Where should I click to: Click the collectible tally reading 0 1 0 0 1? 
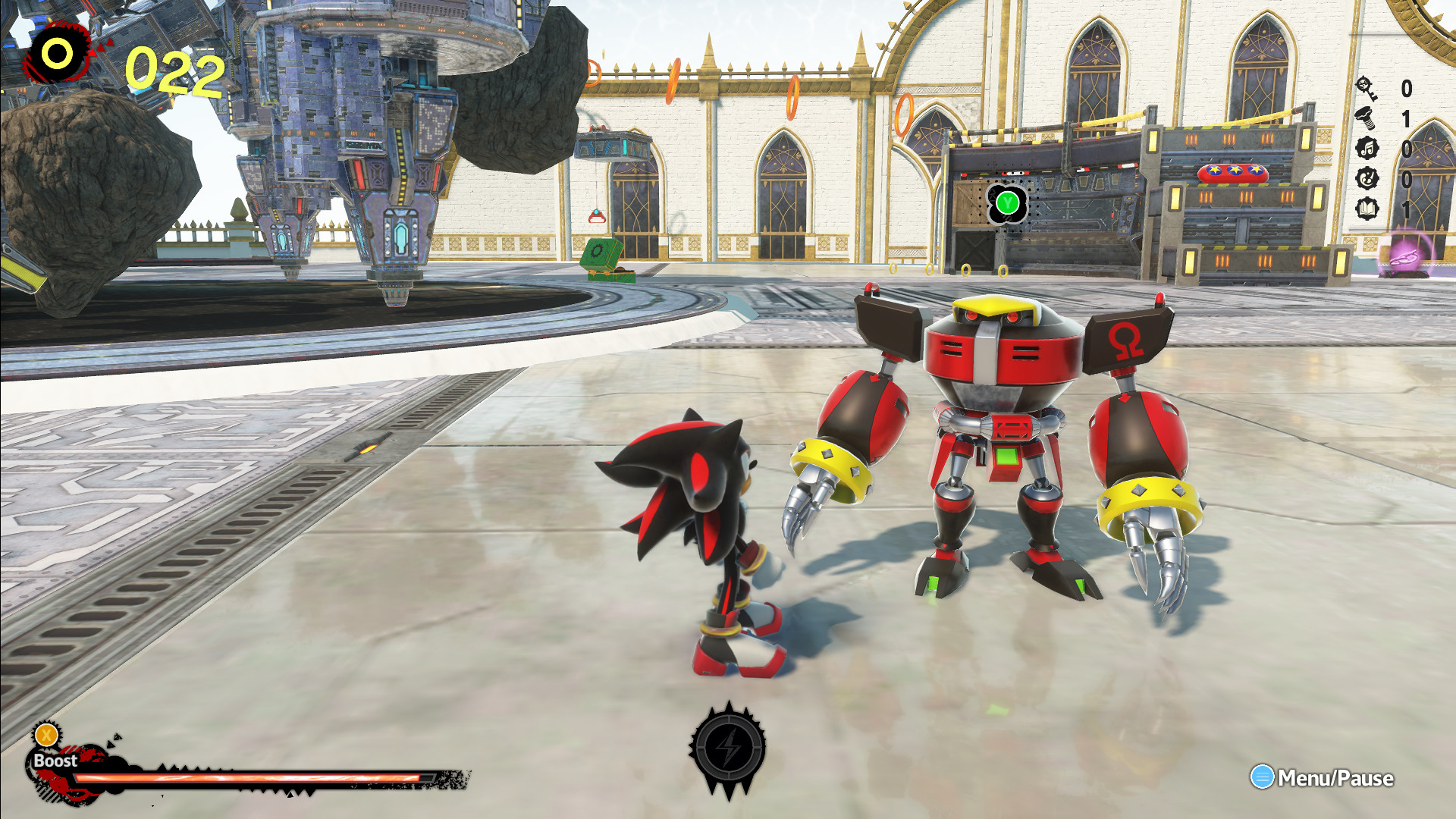tap(1406, 148)
